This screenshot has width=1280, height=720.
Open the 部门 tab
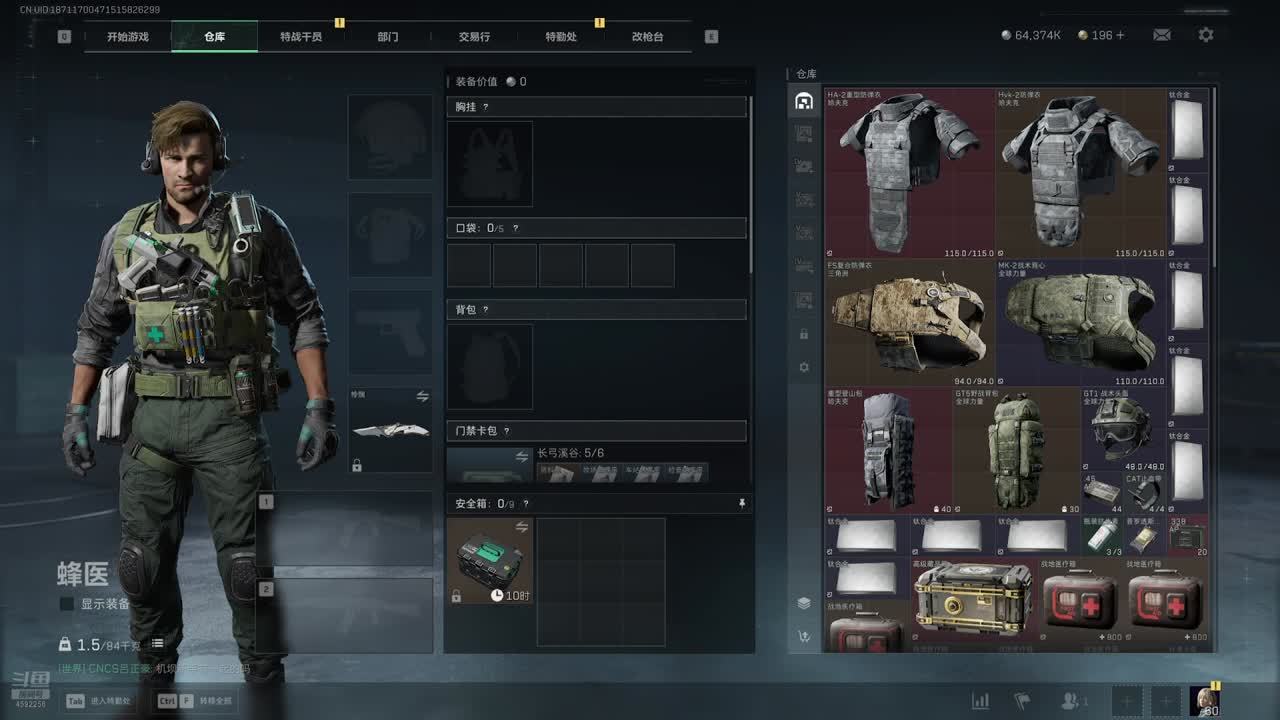(388, 37)
